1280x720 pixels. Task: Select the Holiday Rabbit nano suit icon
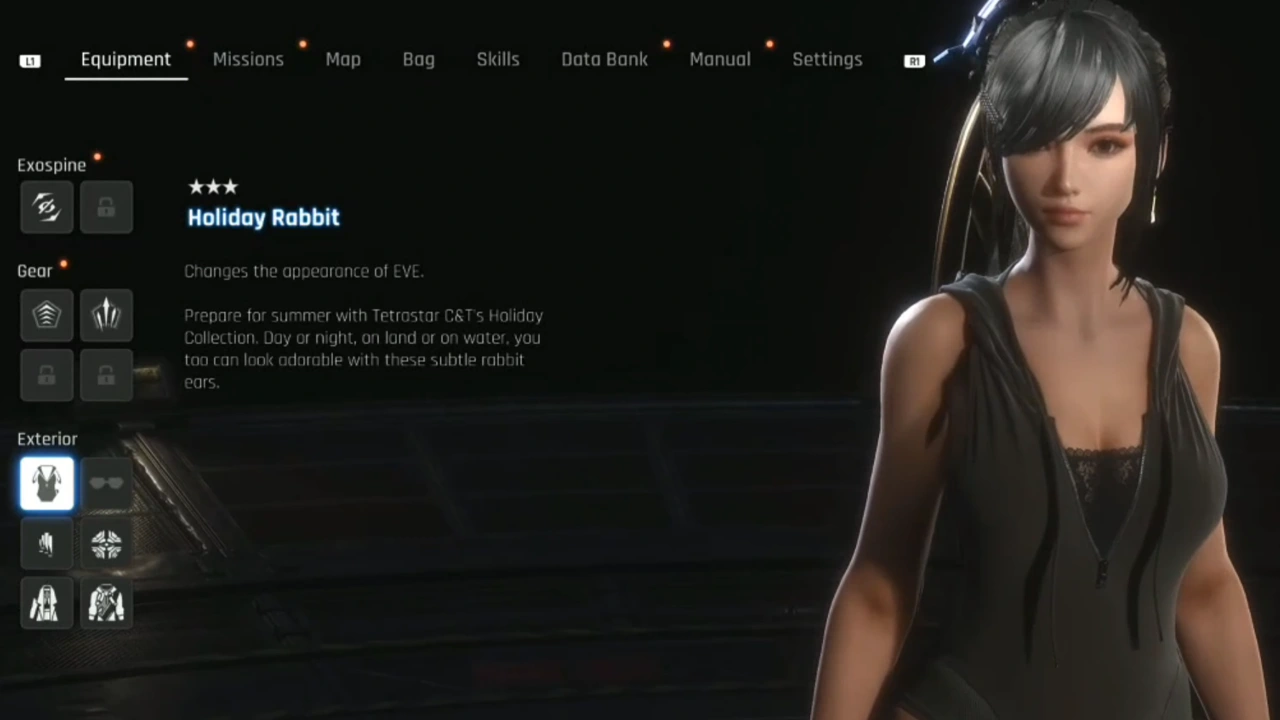(46, 483)
